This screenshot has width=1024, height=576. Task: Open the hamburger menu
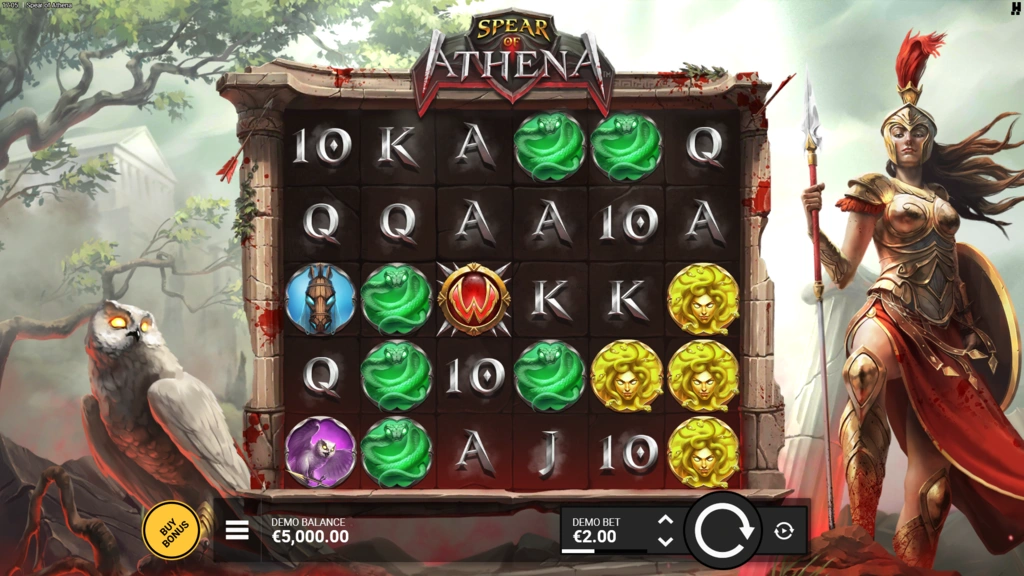[x=237, y=530]
